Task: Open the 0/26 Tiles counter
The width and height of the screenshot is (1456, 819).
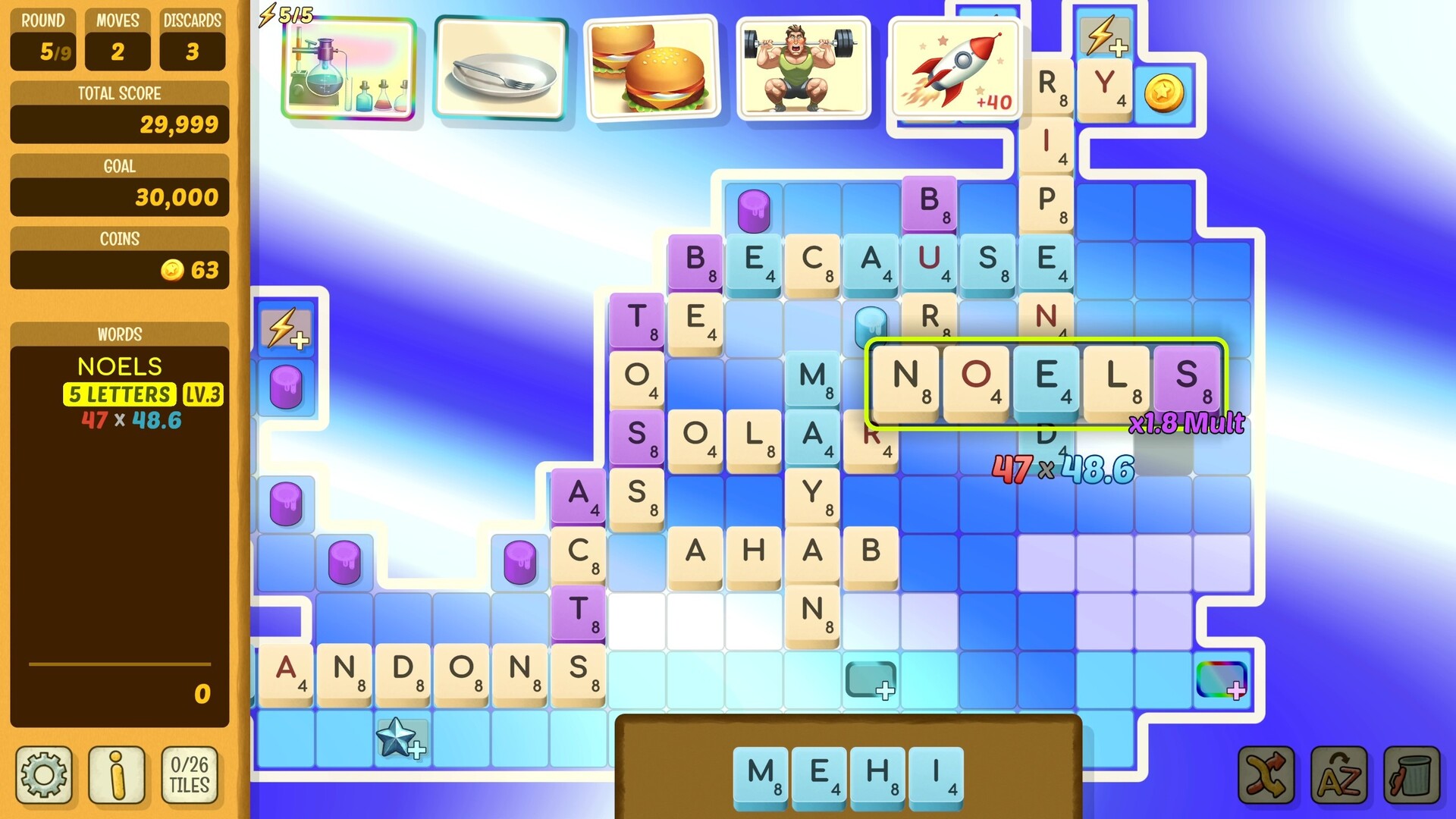Action: [188, 775]
